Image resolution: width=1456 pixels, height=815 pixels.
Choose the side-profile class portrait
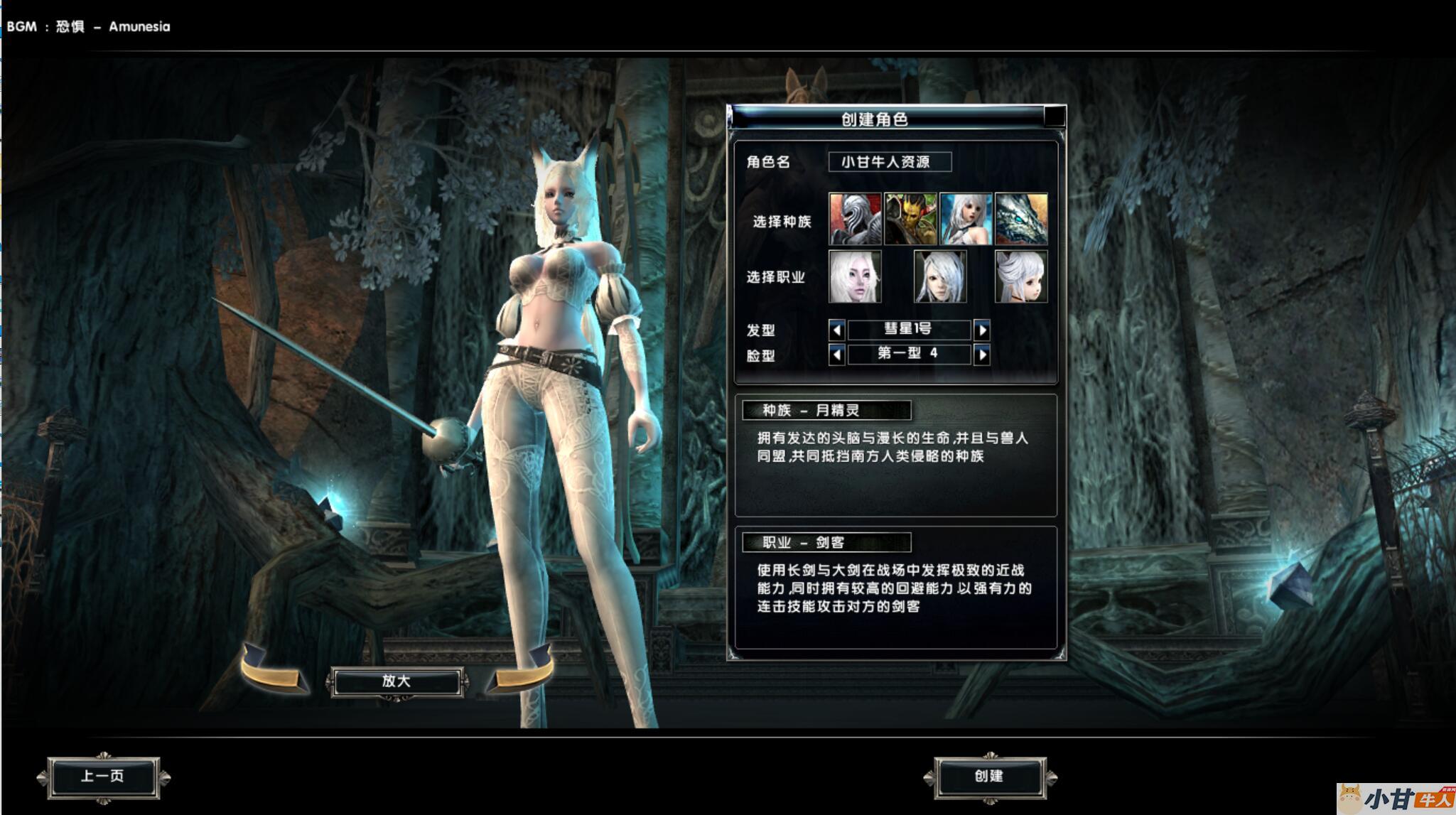point(1021,276)
